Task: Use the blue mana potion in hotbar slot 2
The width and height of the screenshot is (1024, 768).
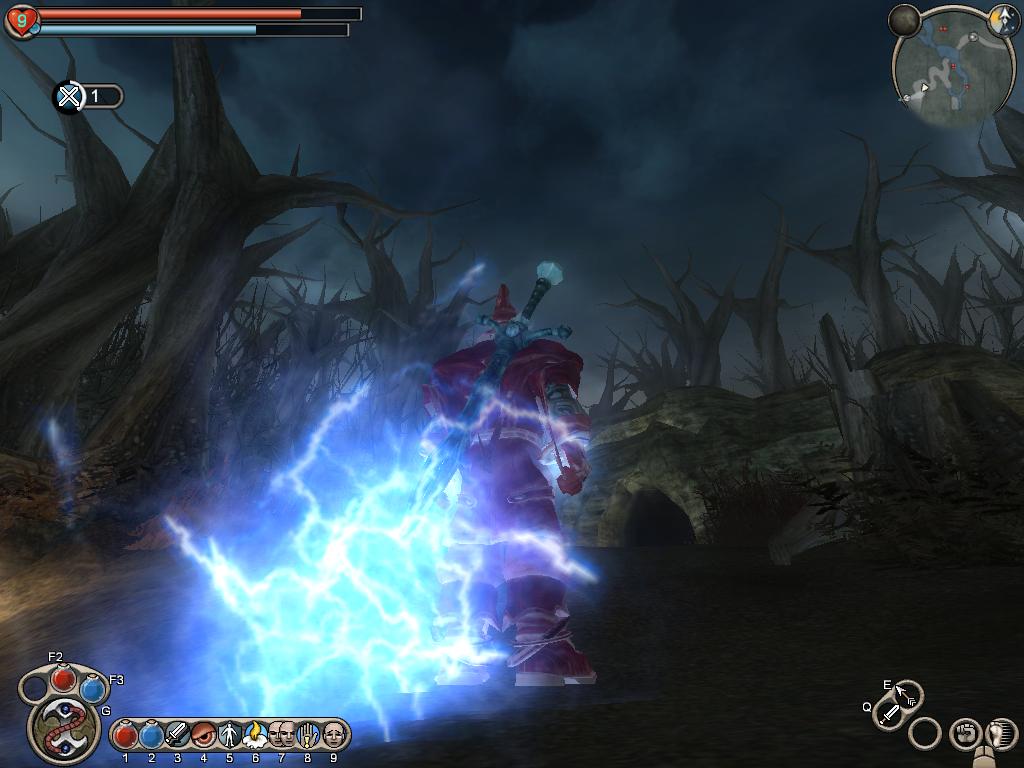Action: point(151,736)
